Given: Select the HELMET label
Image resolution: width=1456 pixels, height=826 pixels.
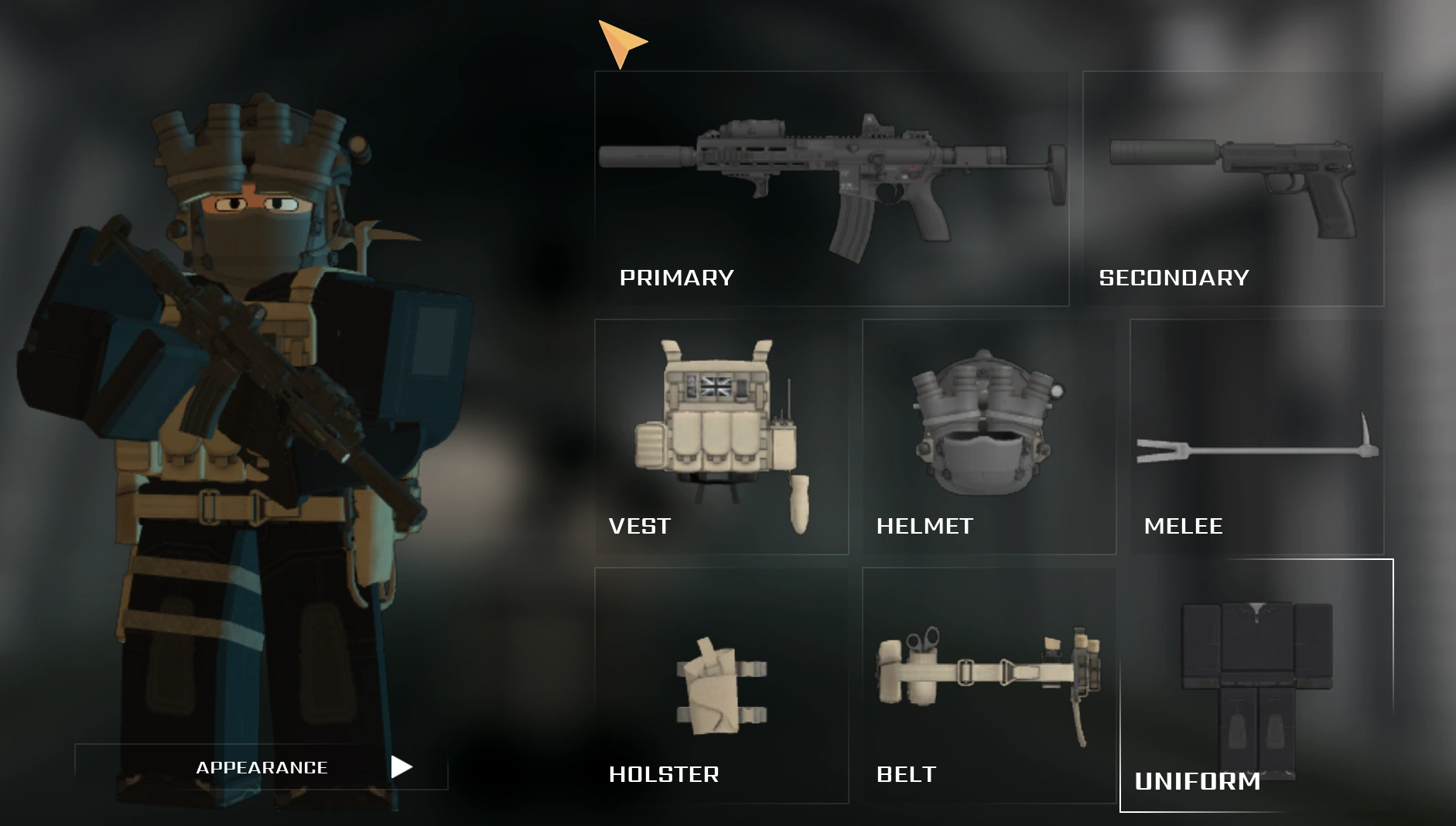Looking at the screenshot, I should 925,527.
